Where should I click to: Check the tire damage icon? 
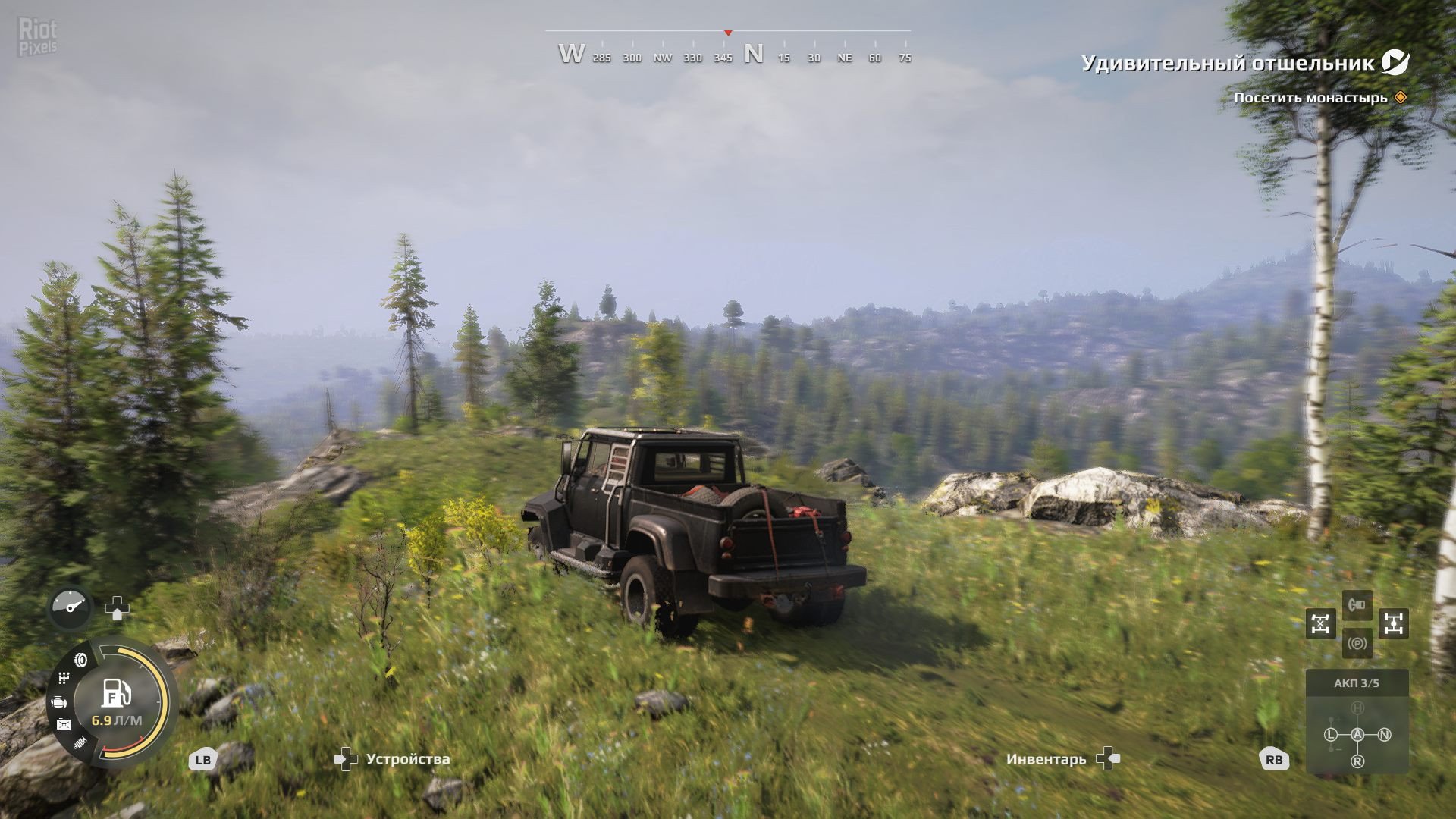[80, 660]
